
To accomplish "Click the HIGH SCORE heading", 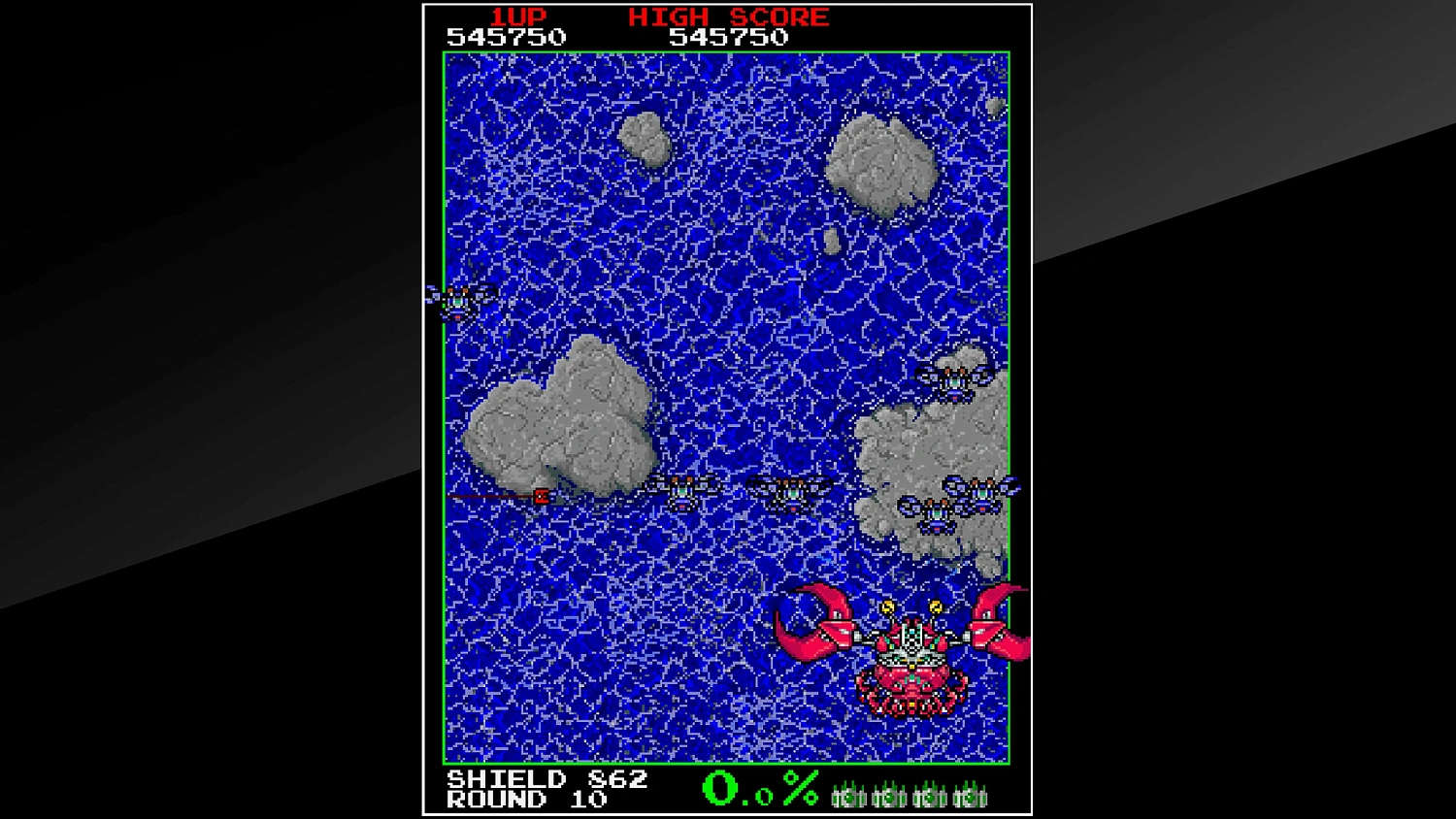I will click(728, 16).
